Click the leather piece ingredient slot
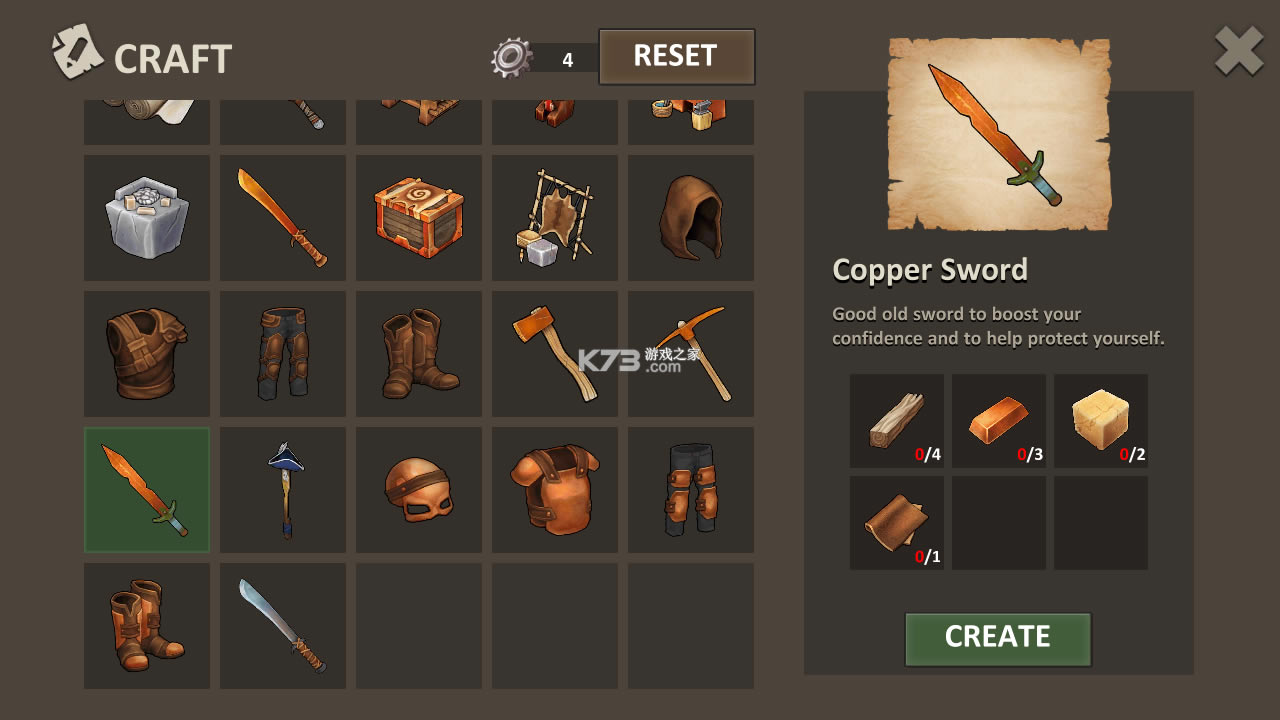This screenshot has width=1280, height=720. [897, 523]
